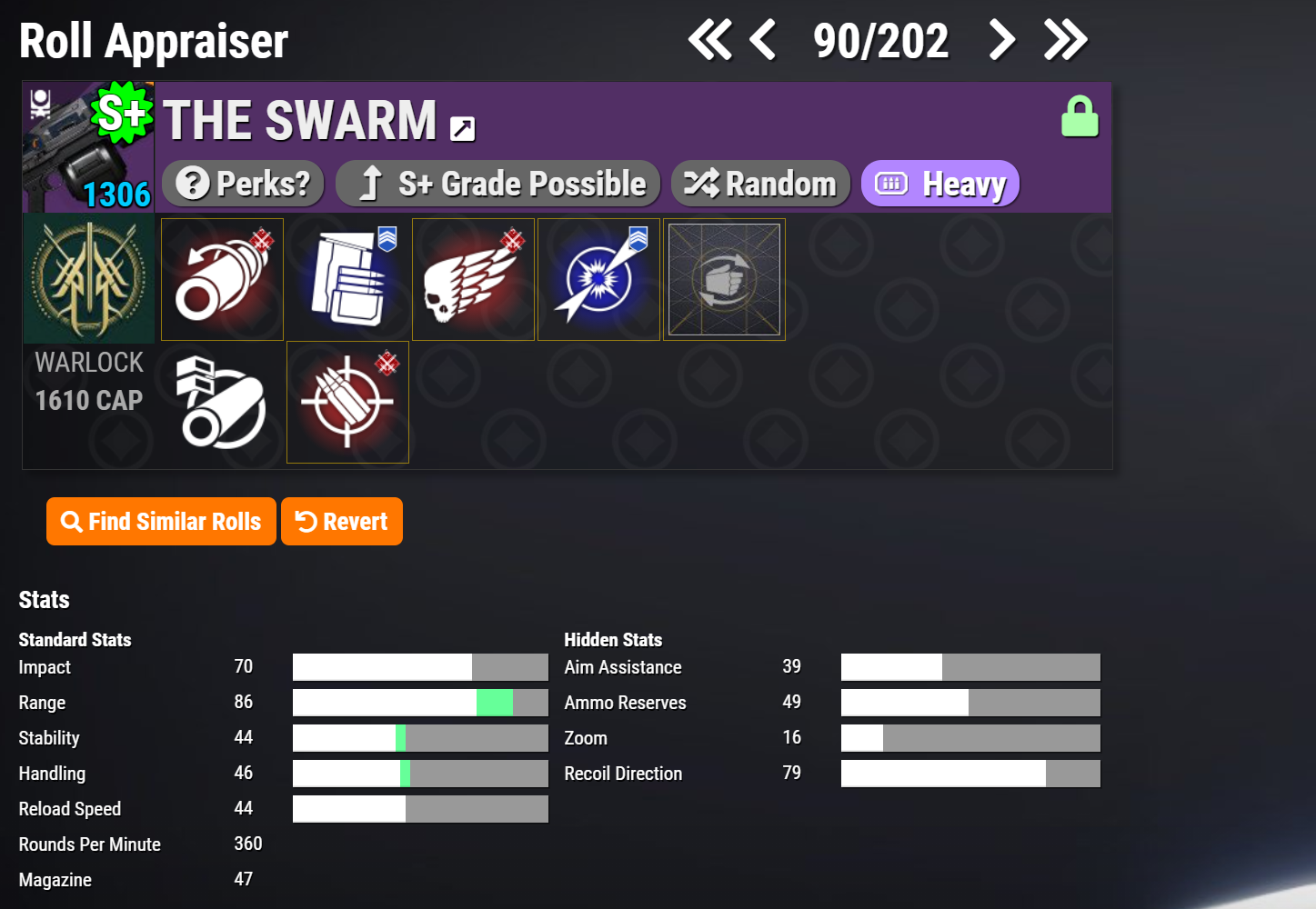The image size is (1316, 909).
Task: Click the Heavy ammo tag
Action: (x=939, y=184)
